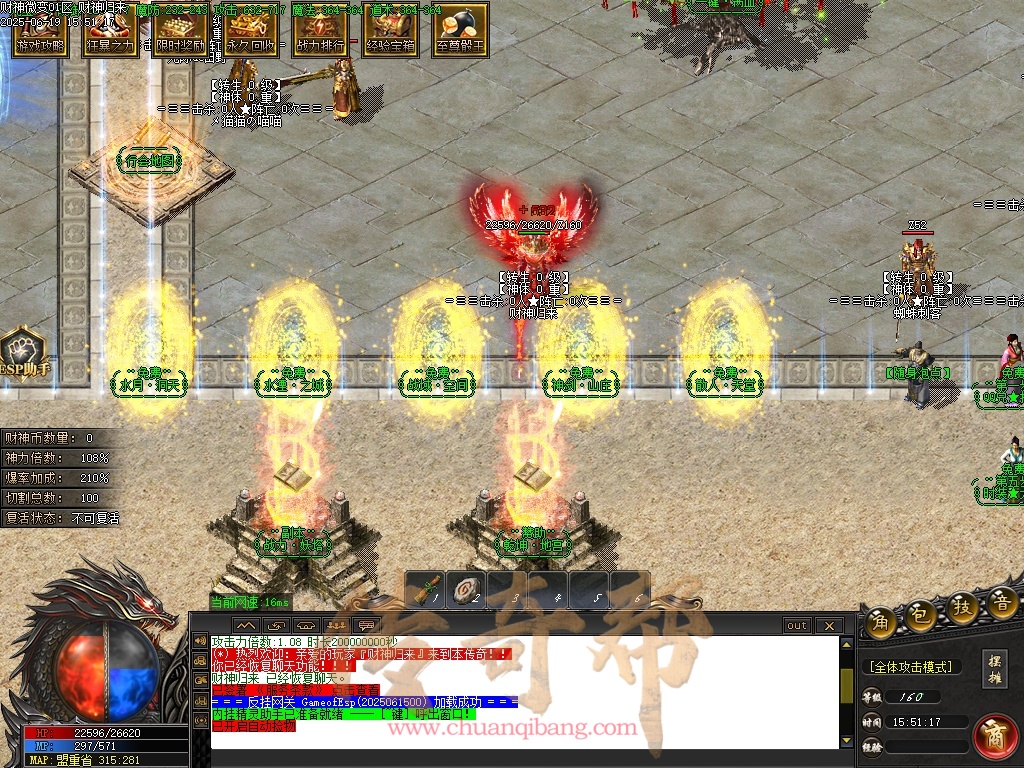Click the chat scrollbar down arrow
The width and height of the screenshot is (1024, 768).
[x=847, y=739]
